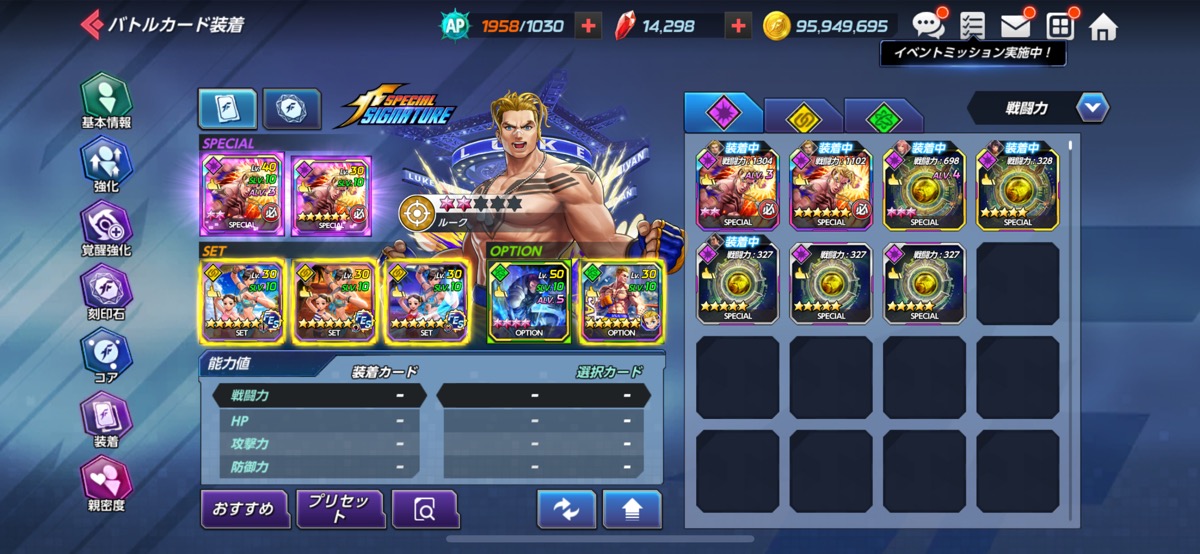Open the 戦闘力 sort dropdown
The image size is (1200, 554).
coord(1038,107)
